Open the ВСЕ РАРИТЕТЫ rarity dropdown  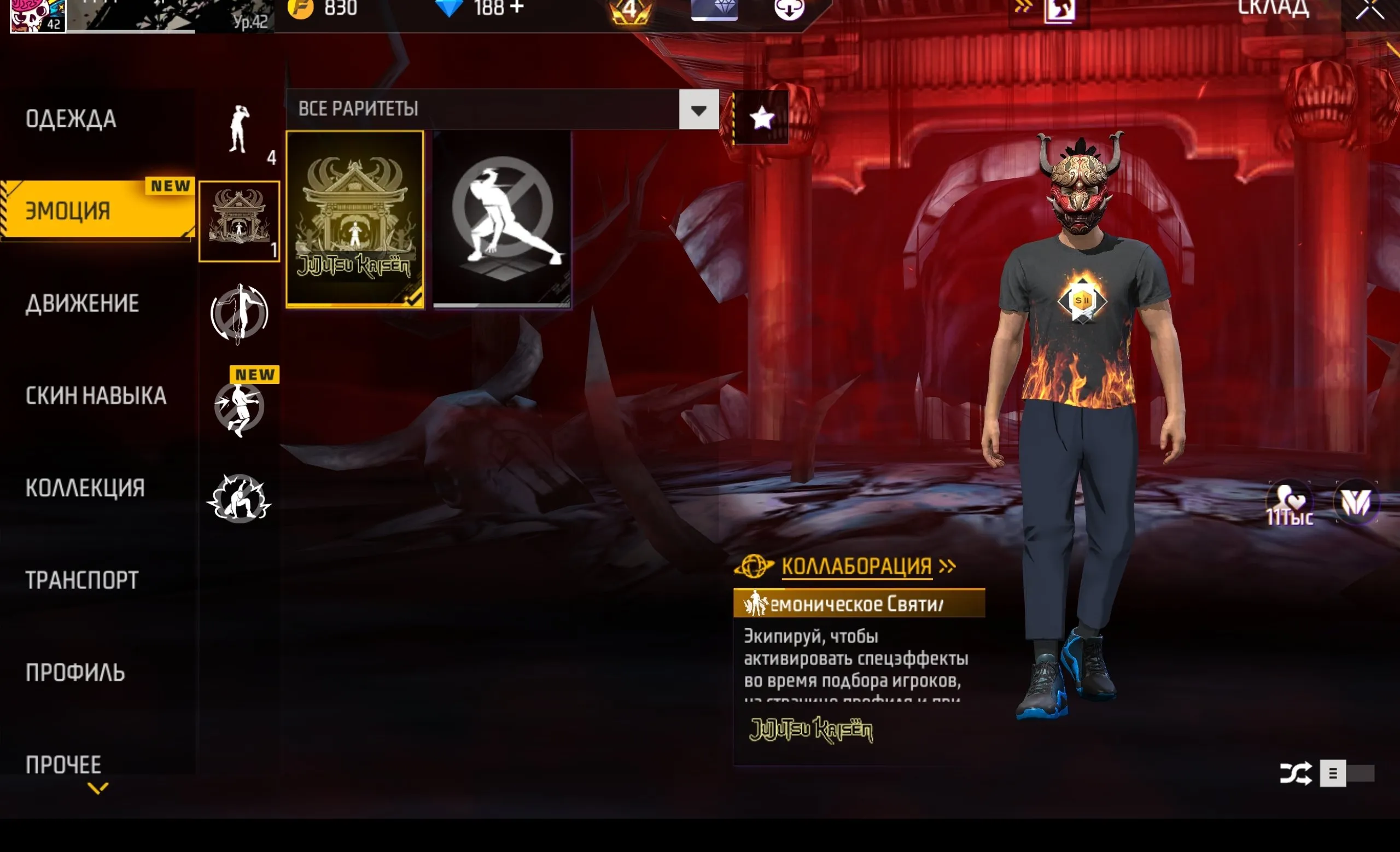click(x=698, y=109)
